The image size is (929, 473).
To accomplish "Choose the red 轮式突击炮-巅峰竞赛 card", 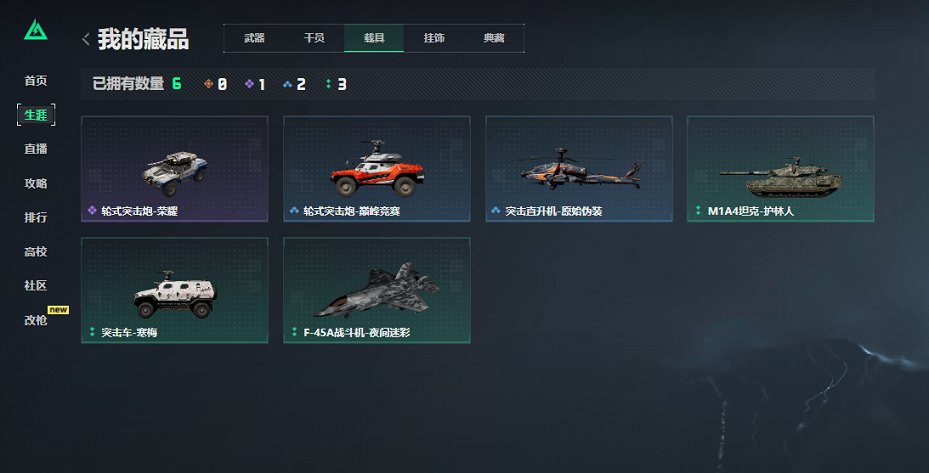I will (376, 169).
